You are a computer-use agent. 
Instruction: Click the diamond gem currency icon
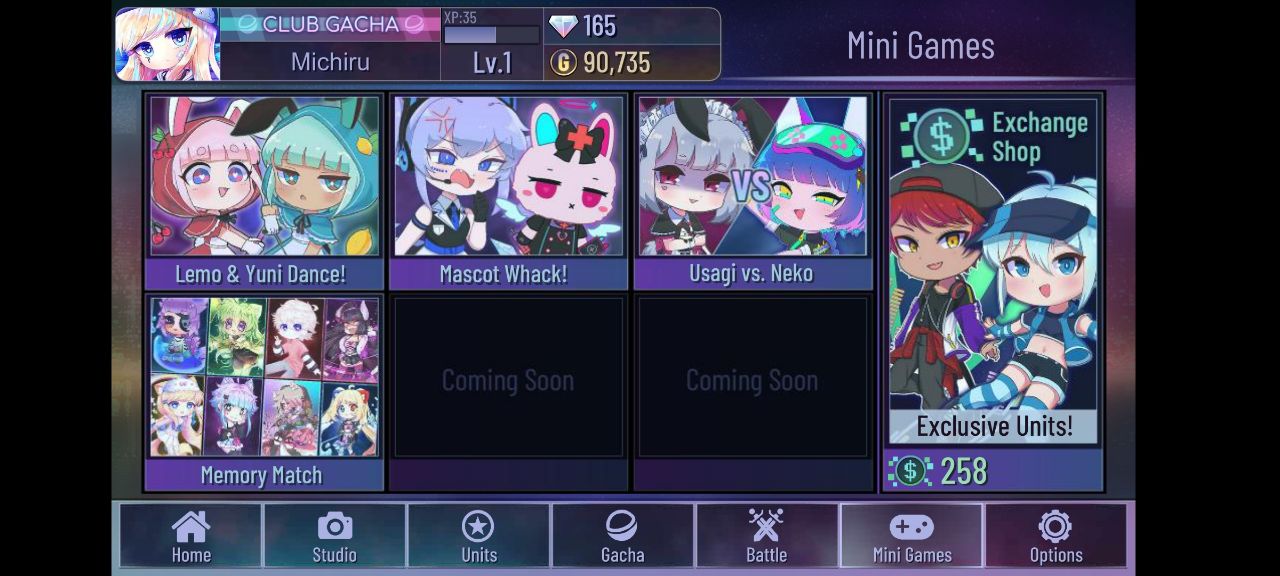click(563, 25)
